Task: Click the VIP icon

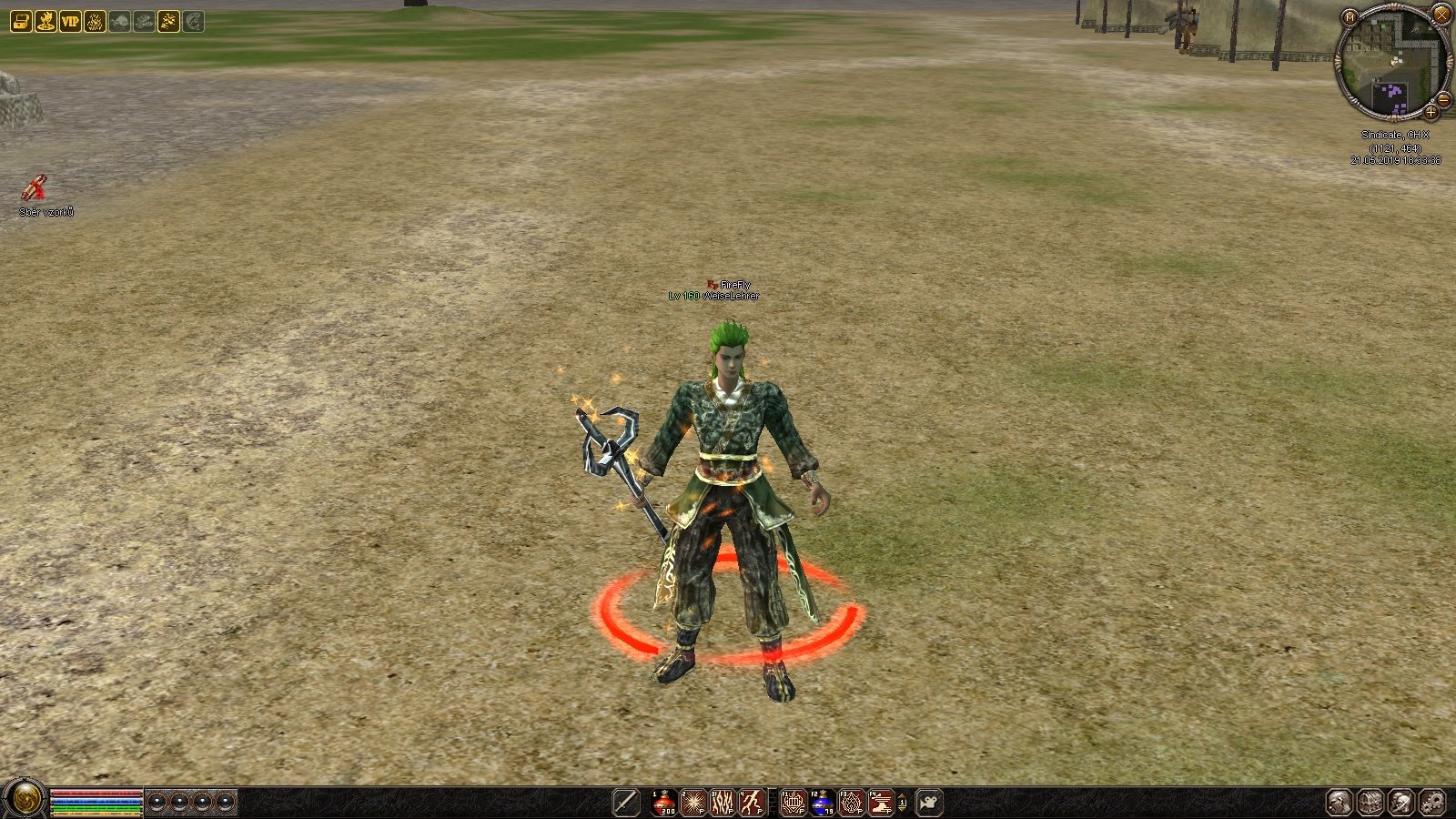Action: (70, 21)
